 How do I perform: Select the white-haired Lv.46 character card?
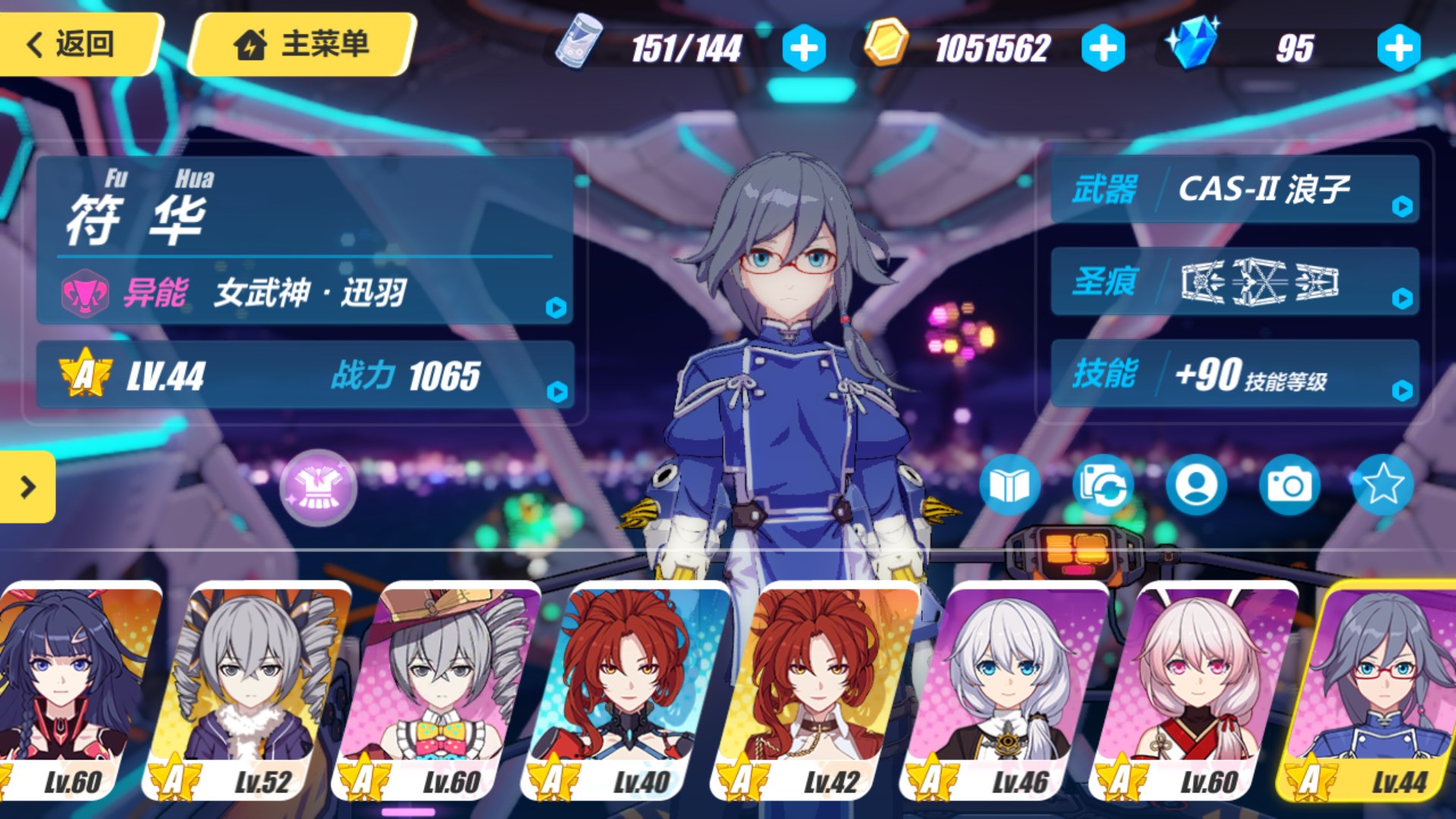point(1005,690)
